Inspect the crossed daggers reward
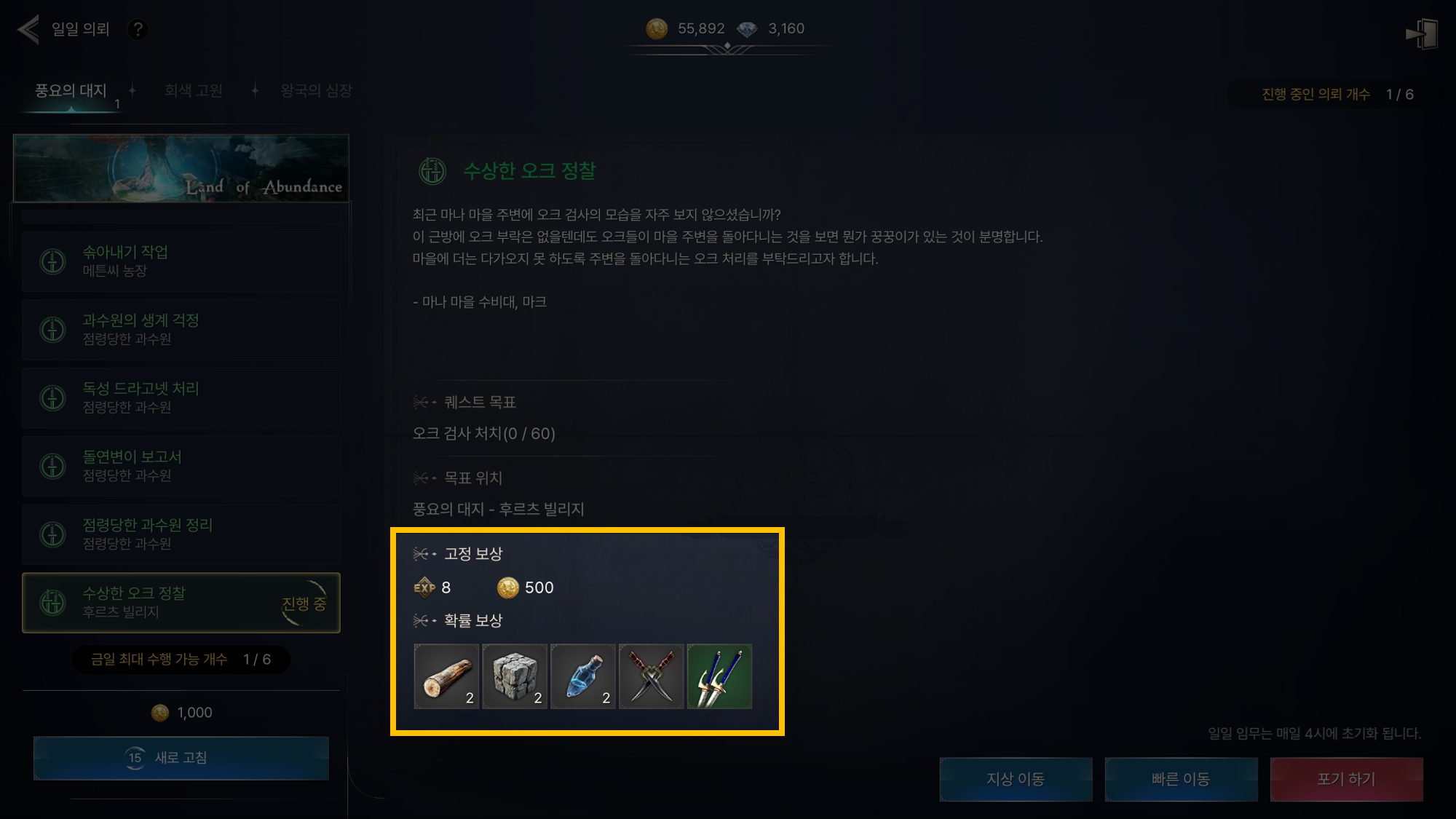Viewport: 1456px width, 819px height. click(x=651, y=676)
